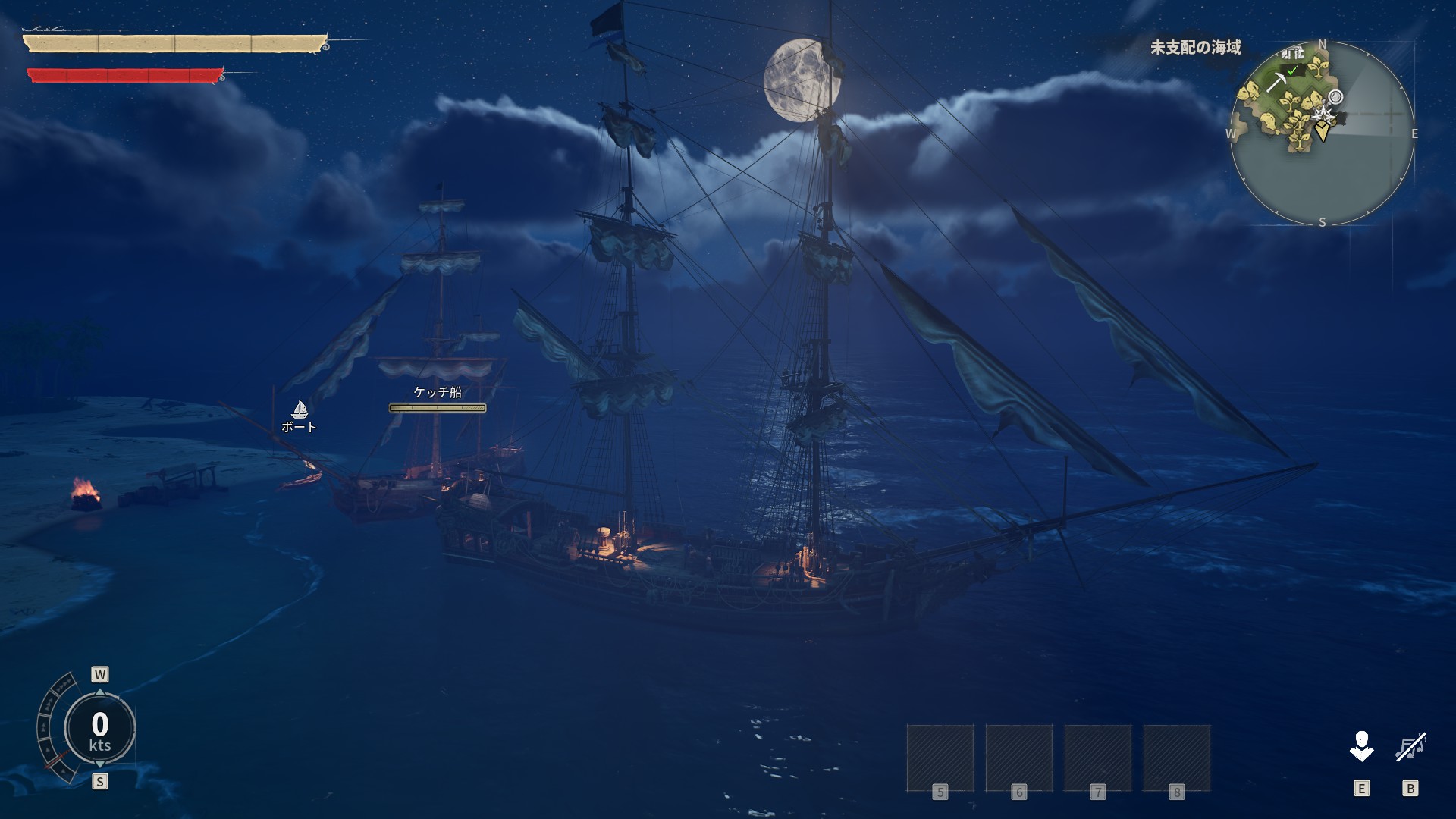
Task: Click the green checkmark marker on the minimap
Action: [x=1293, y=71]
